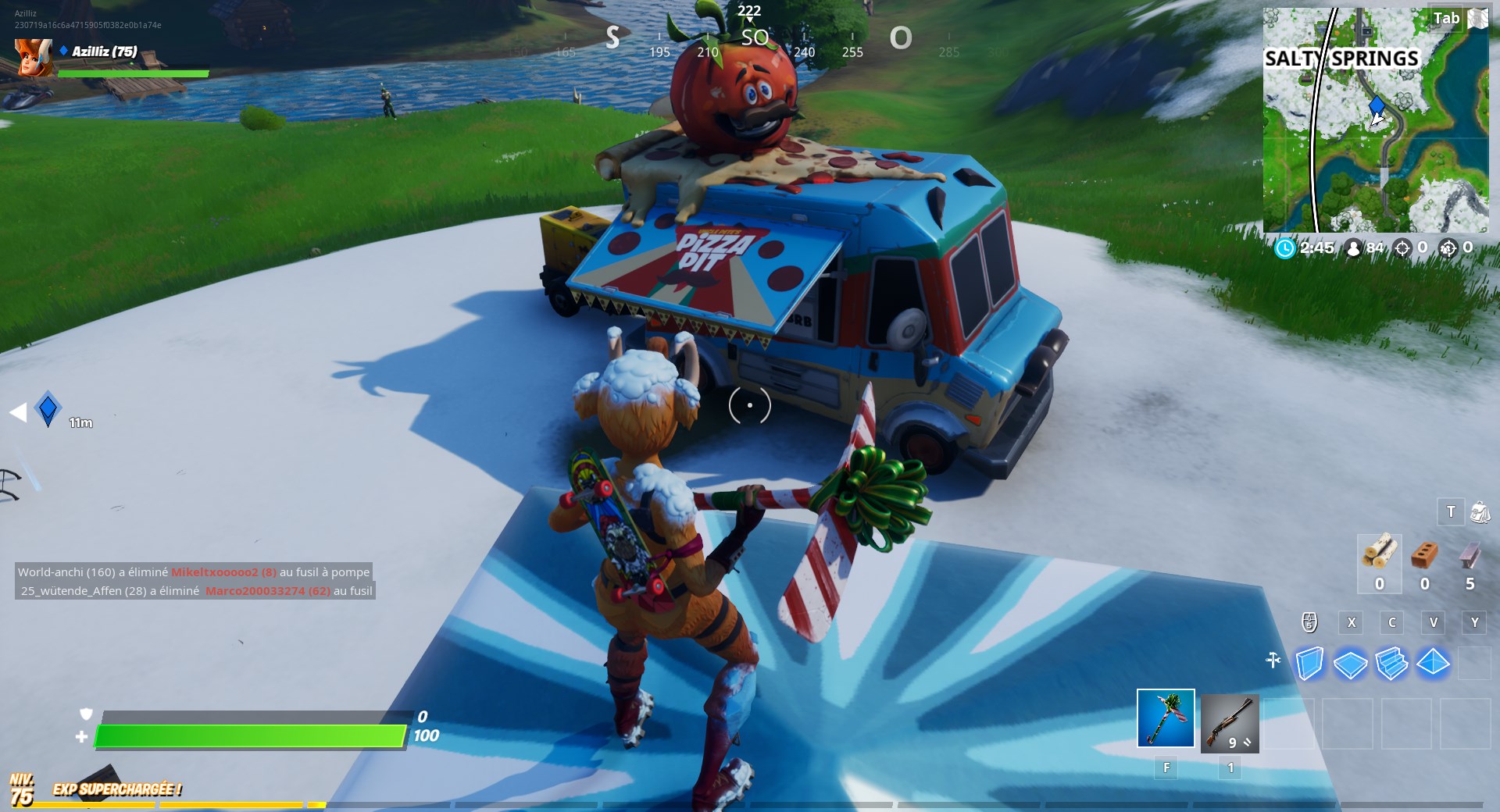Select the pyramid roof piece
1500x812 pixels.
point(1433,662)
